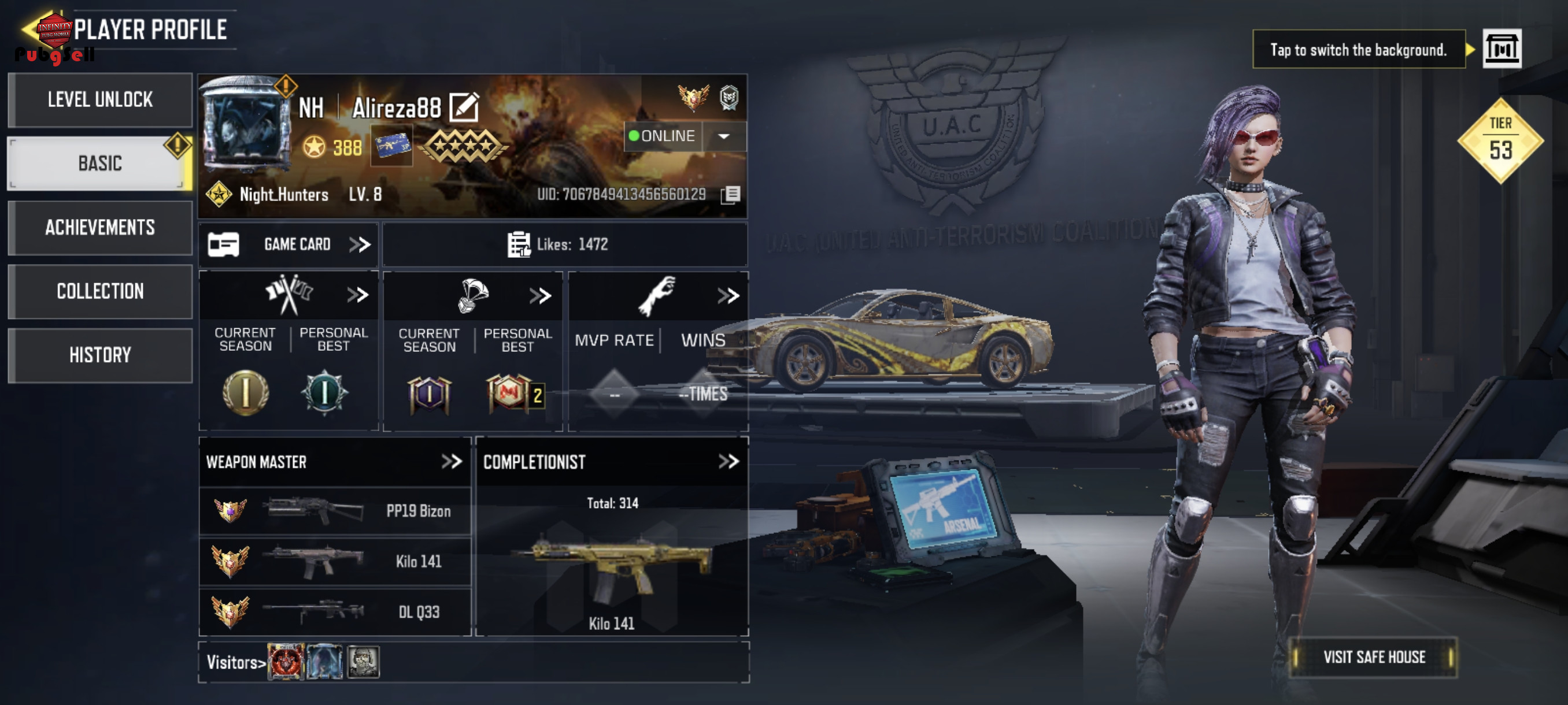Open the ONLINE status dropdown

tap(724, 136)
